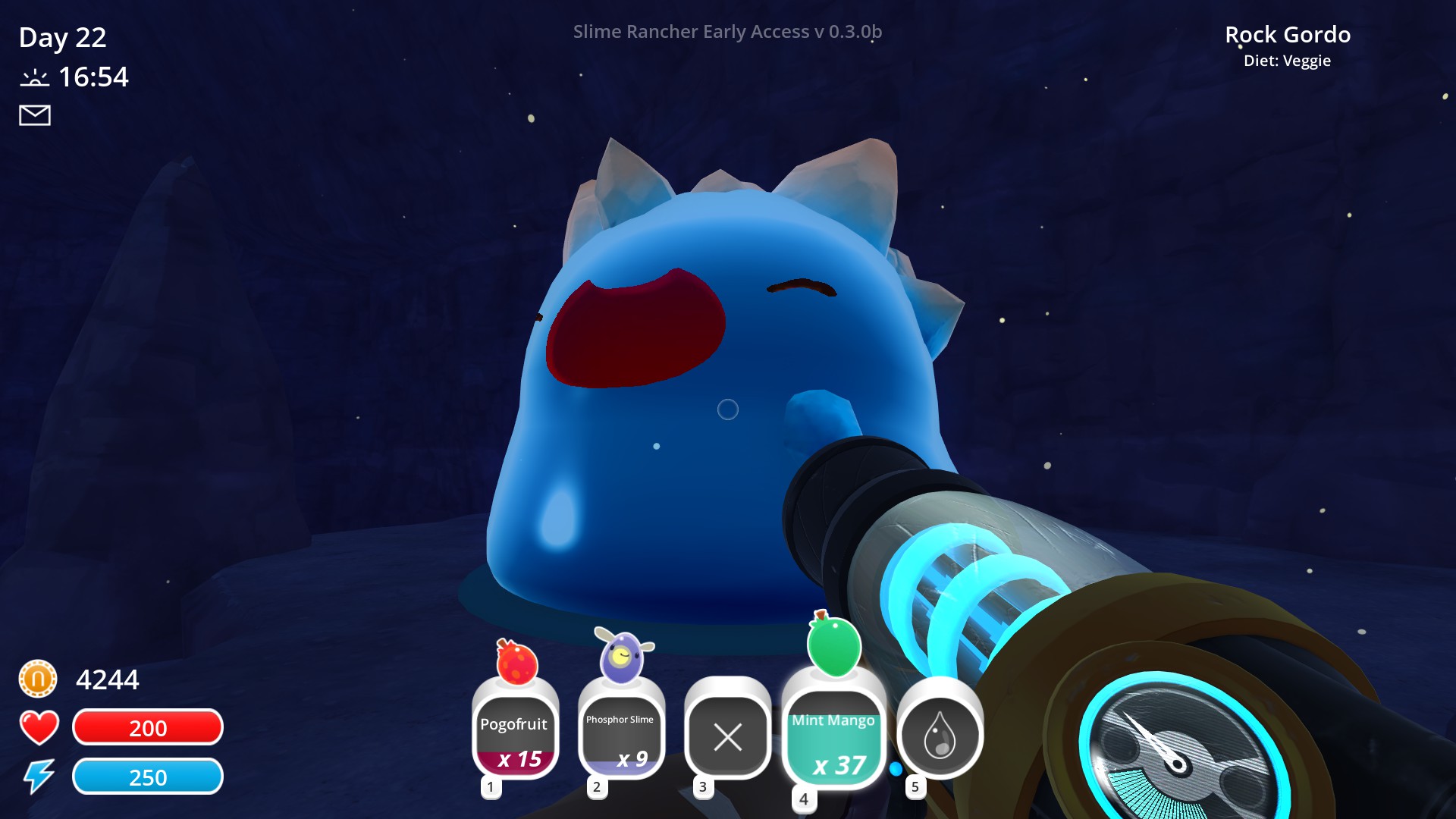
Task: Select the Mint Mango inventory slot
Action: click(833, 734)
